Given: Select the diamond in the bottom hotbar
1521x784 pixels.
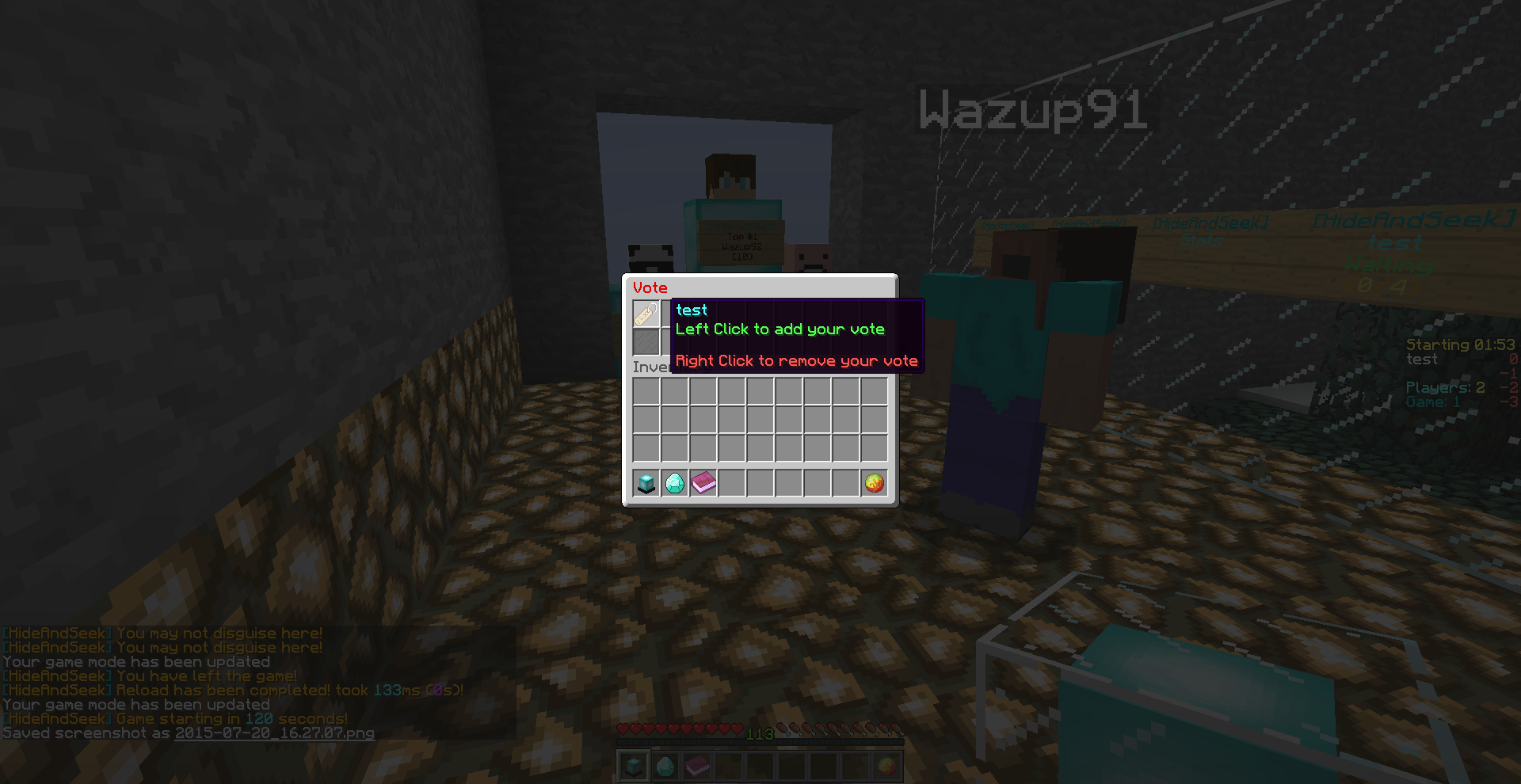Looking at the screenshot, I should (665, 765).
